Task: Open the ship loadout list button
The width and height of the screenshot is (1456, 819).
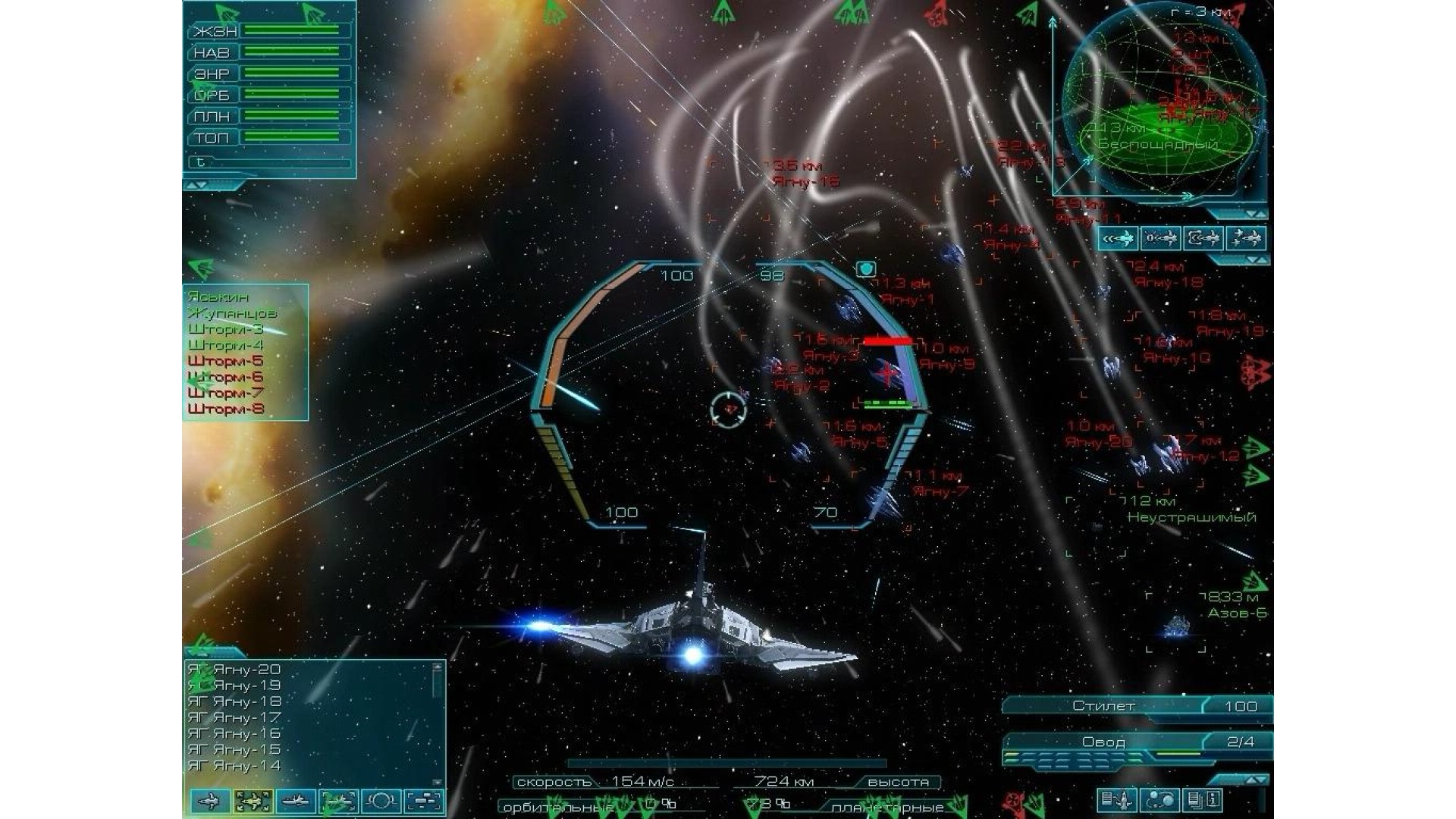Action: coord(1116,799)
